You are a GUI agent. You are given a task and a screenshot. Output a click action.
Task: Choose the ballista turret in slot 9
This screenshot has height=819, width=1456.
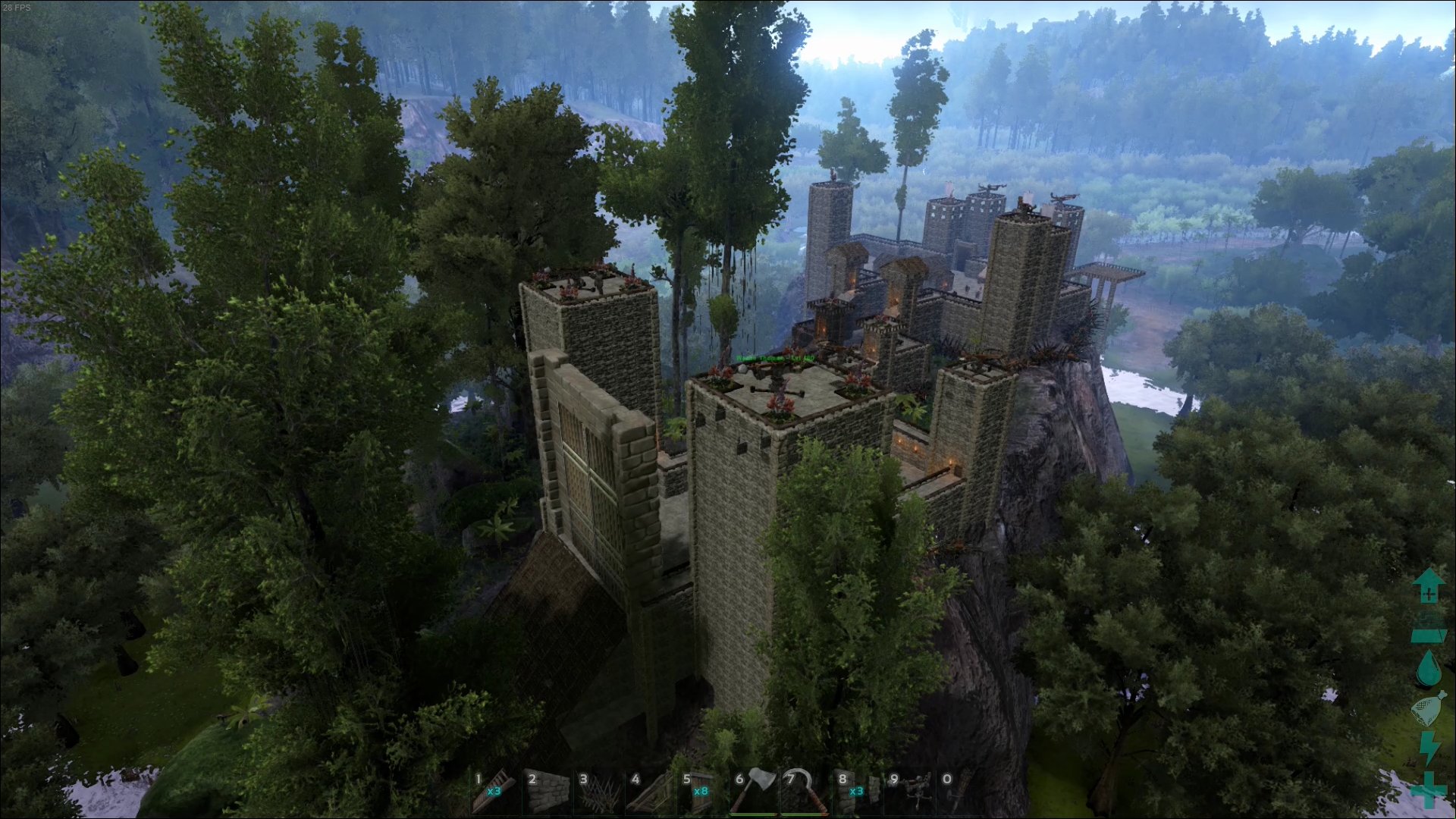pyautogui.click(x=910, y=792)
